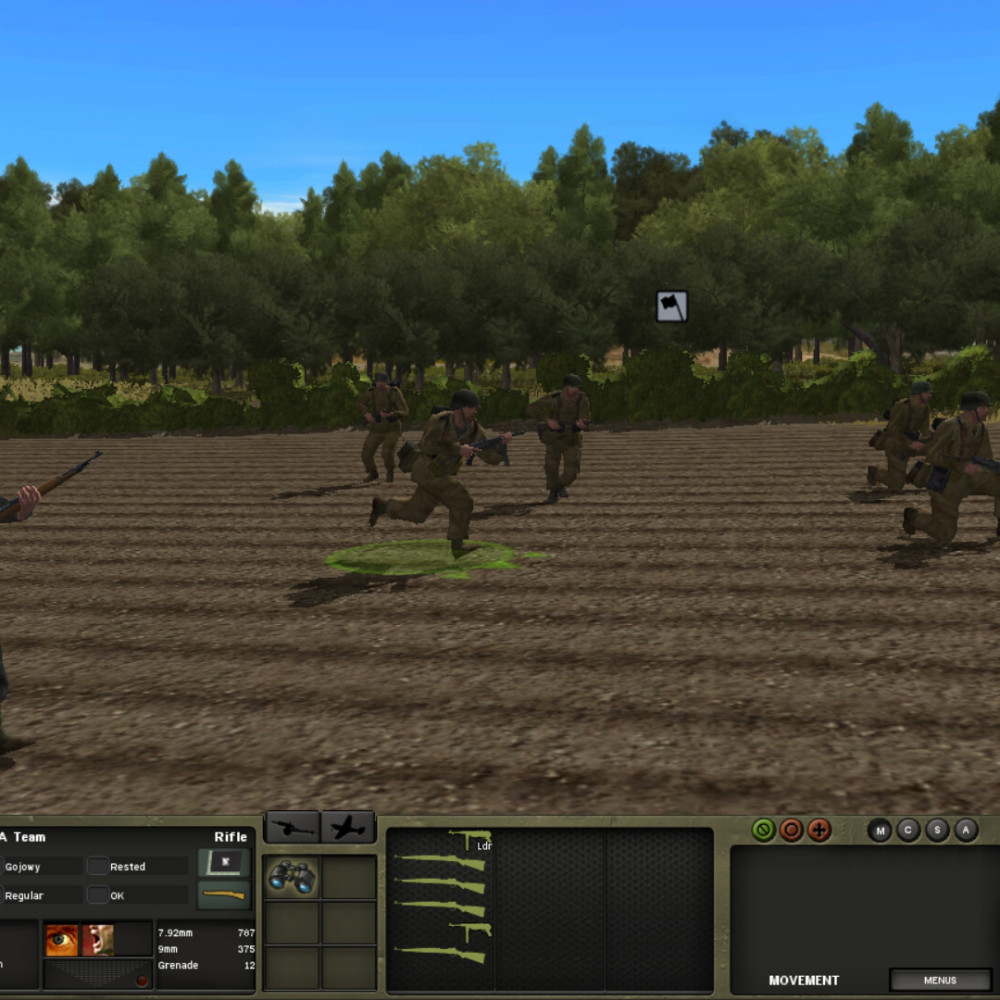Select the A admin command tab
This screenshot has width=1000, height=1000.
click(x=965, y=830)
